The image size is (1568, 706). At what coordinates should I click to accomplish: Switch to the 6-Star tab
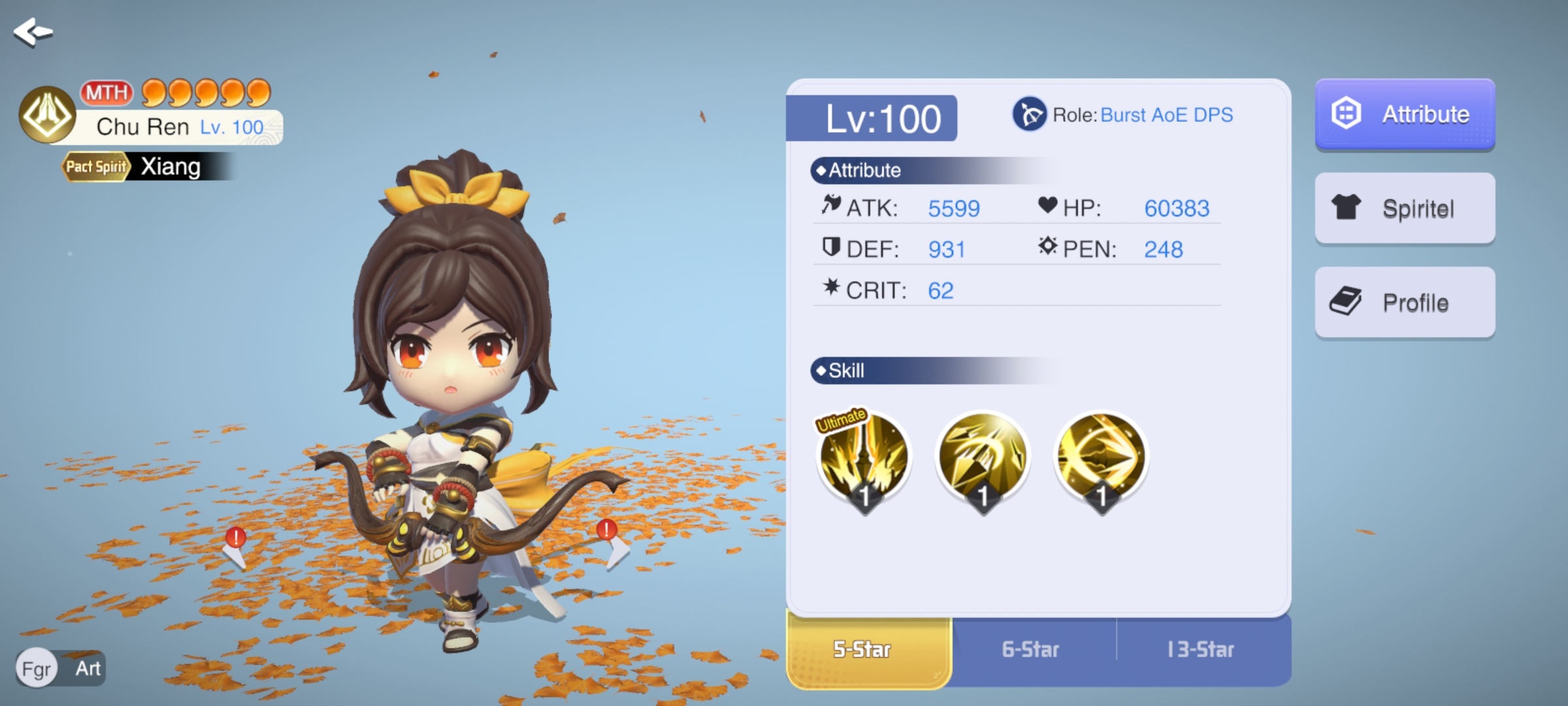pyautogui.click(x=1031, y=650)
